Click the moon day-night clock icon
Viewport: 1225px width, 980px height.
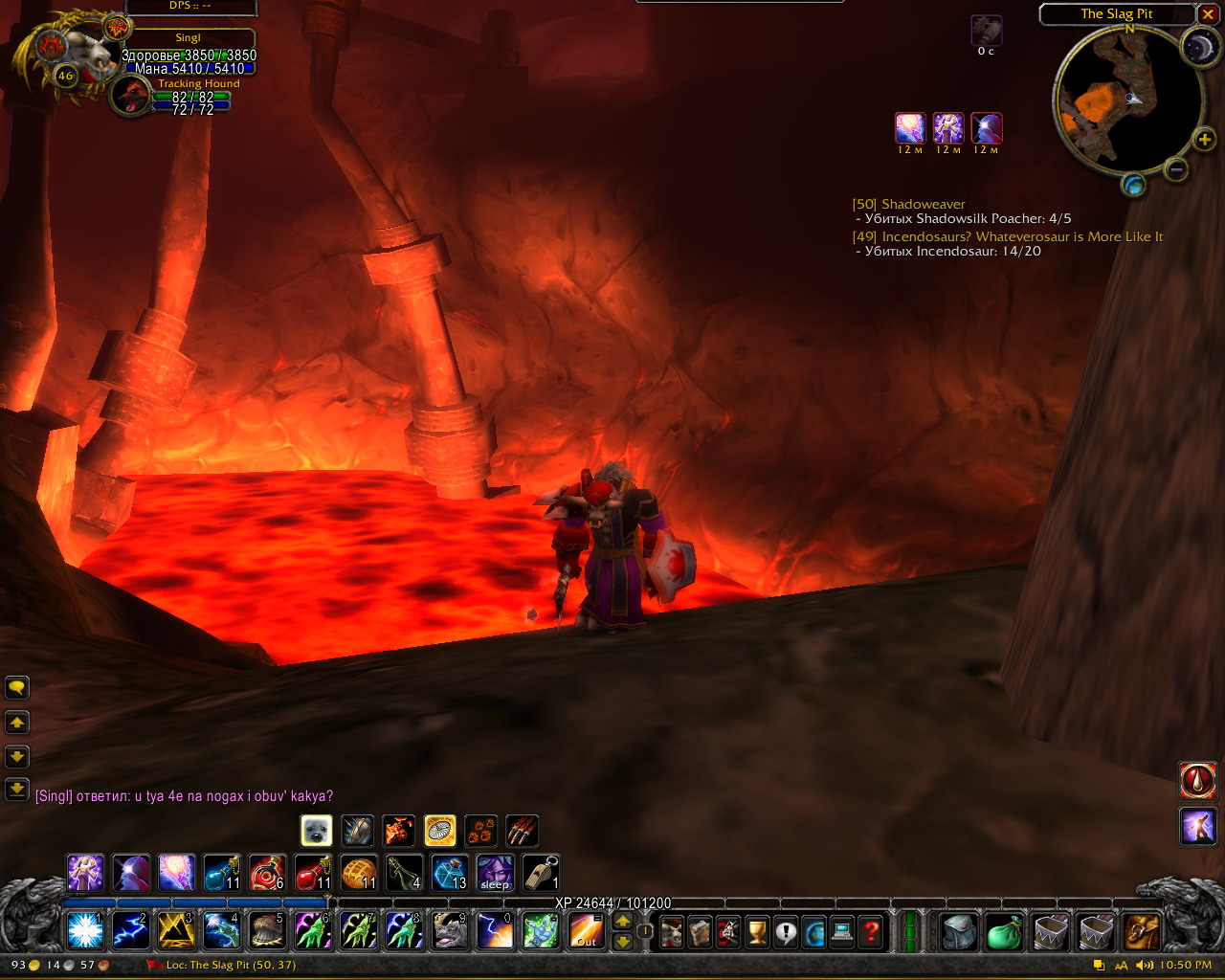tap(1198, 48)
